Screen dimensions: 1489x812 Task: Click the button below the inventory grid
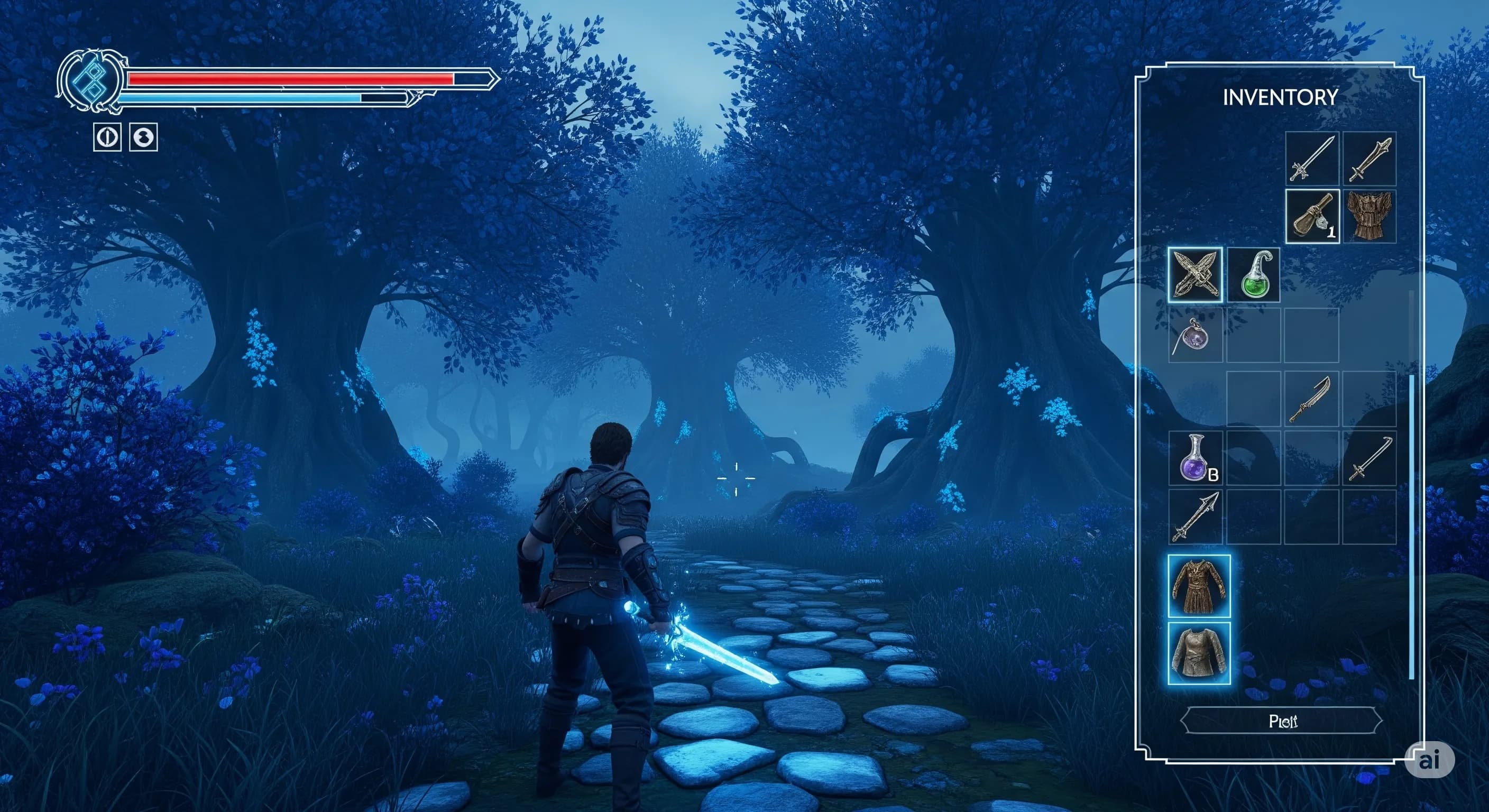(1282, 721)
